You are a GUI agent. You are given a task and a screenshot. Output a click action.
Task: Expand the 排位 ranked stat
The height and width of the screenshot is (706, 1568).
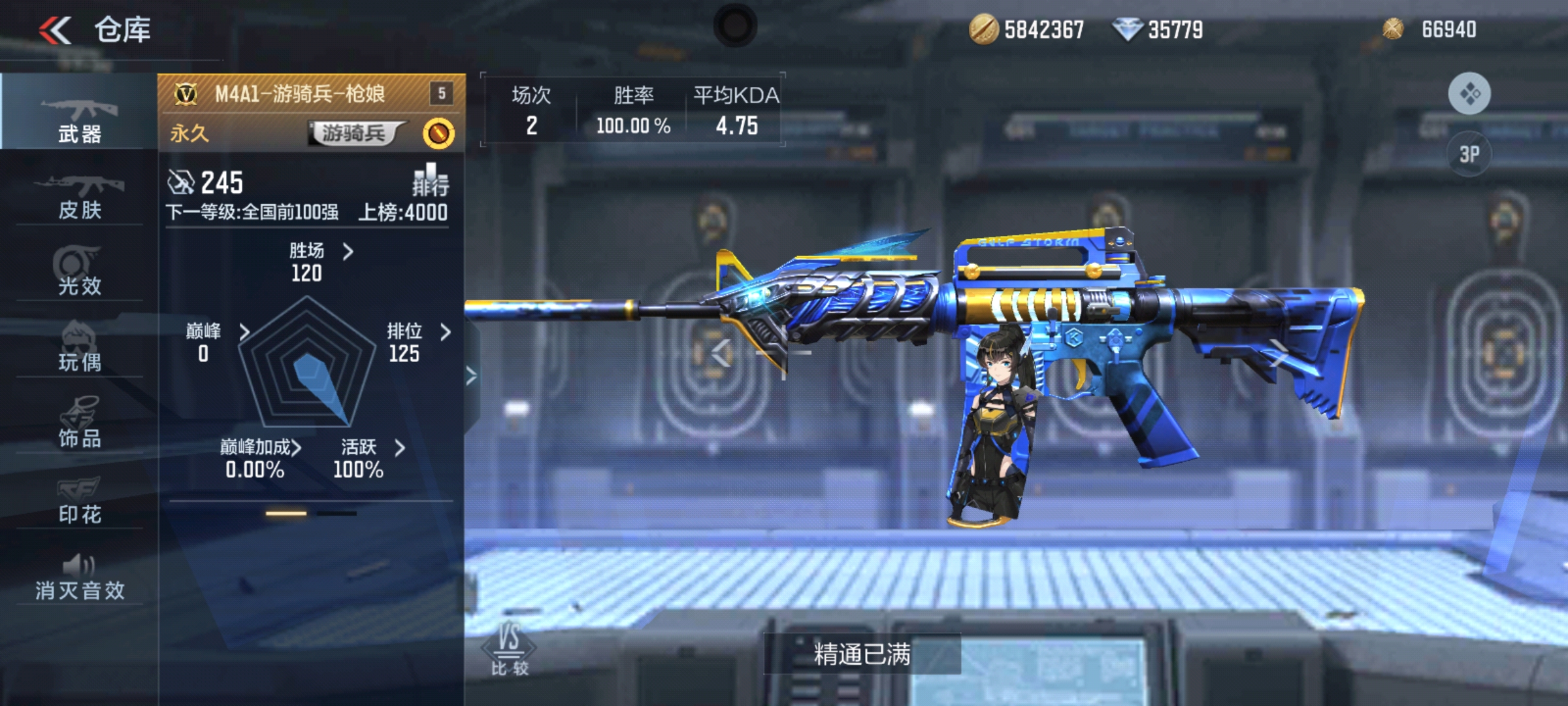click(417, 342)
